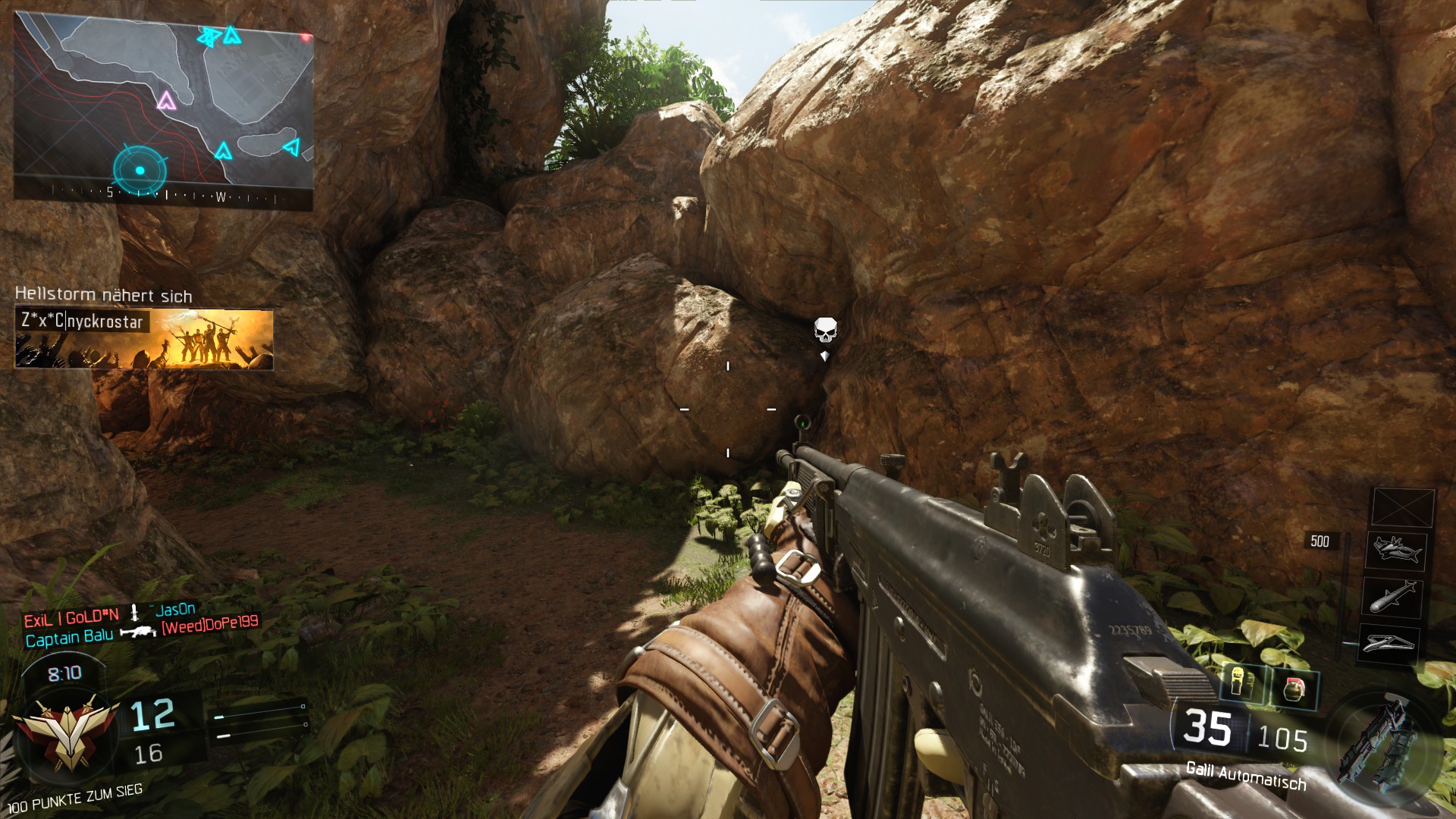Activate the fighter jet scorestreak slot
The height and width of the screenshot is (819, 1456).
tap(1395, 549)
